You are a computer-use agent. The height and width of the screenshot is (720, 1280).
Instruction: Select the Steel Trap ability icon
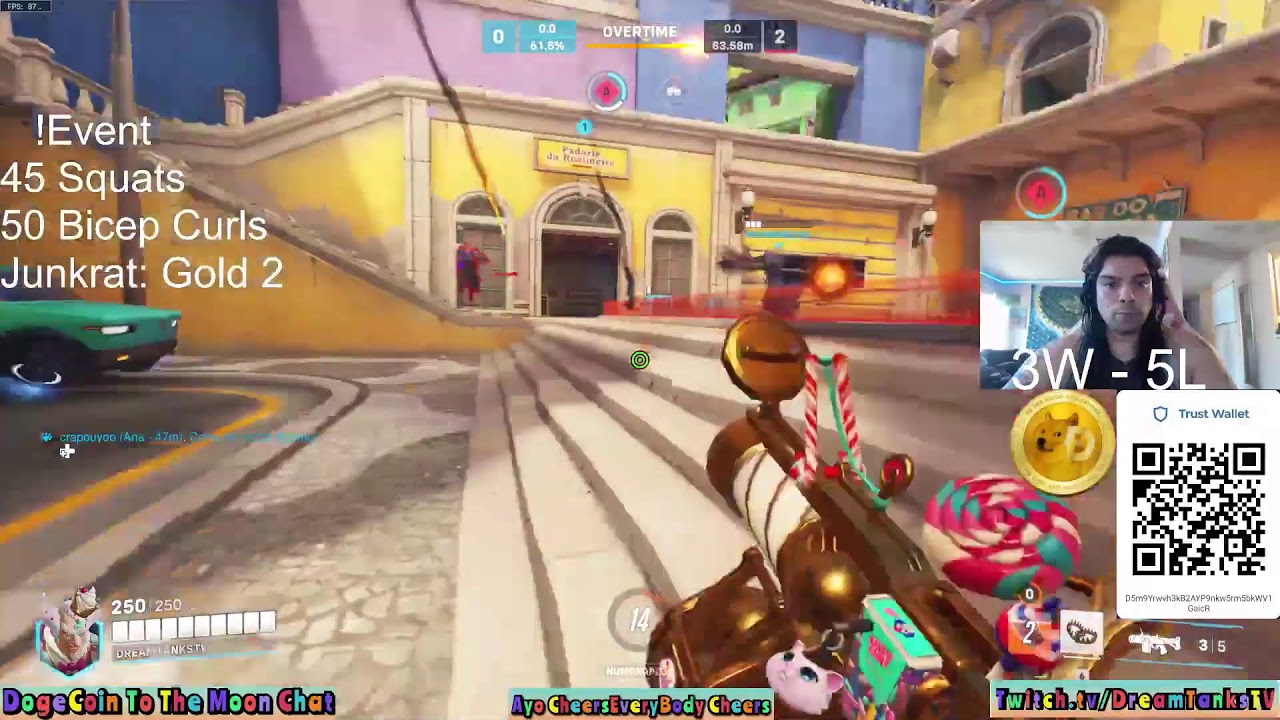1081,632
